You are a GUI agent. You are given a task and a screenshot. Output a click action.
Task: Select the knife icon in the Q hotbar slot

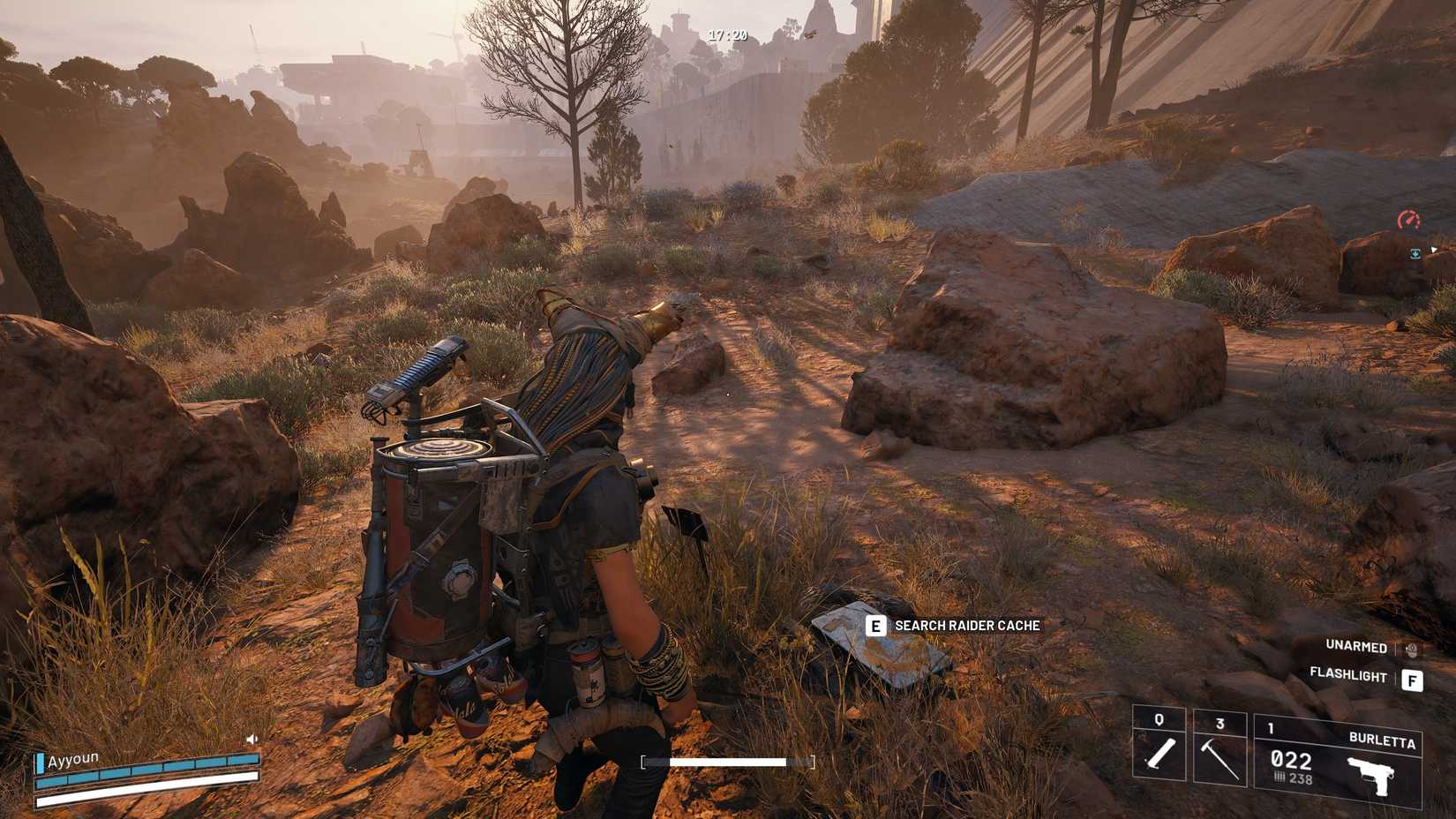(x=1160, y=755)
